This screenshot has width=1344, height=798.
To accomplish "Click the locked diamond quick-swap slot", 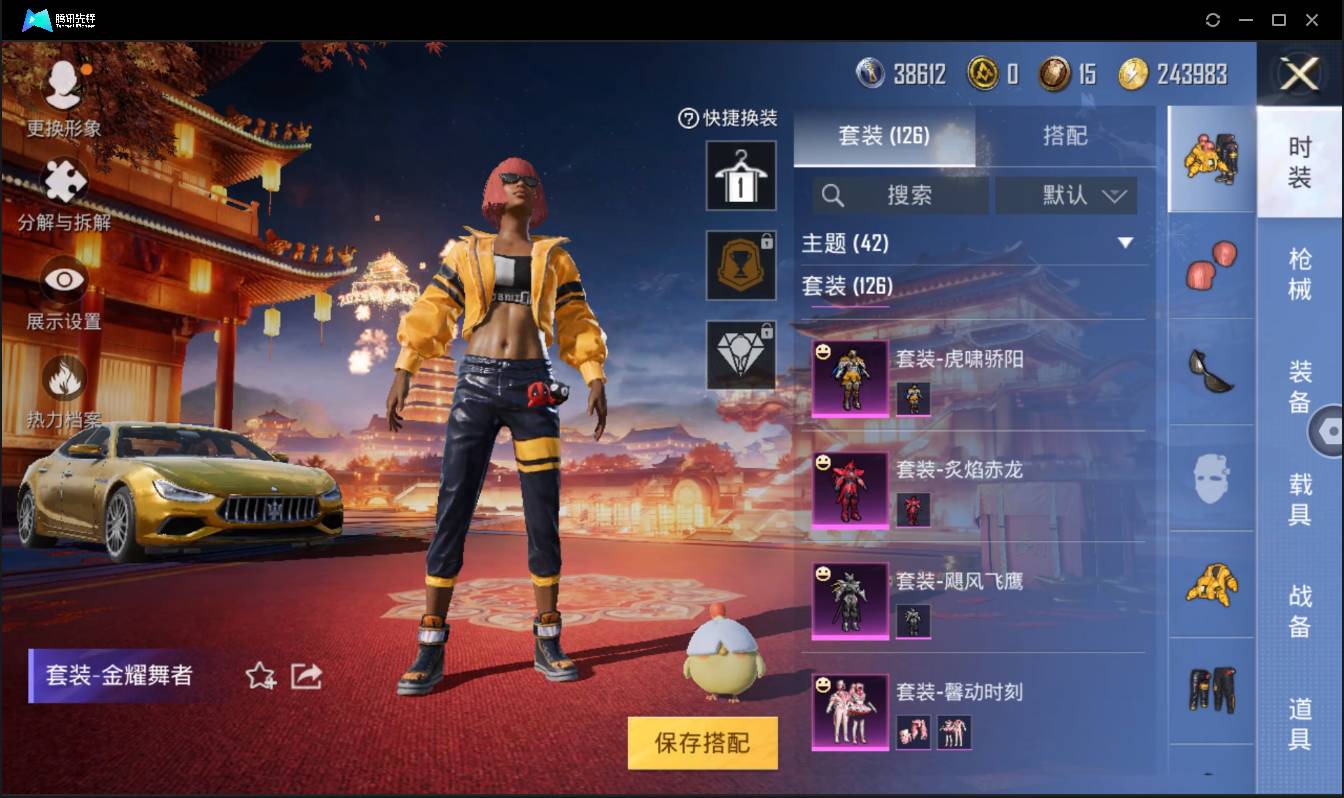I will coord(741,355).
